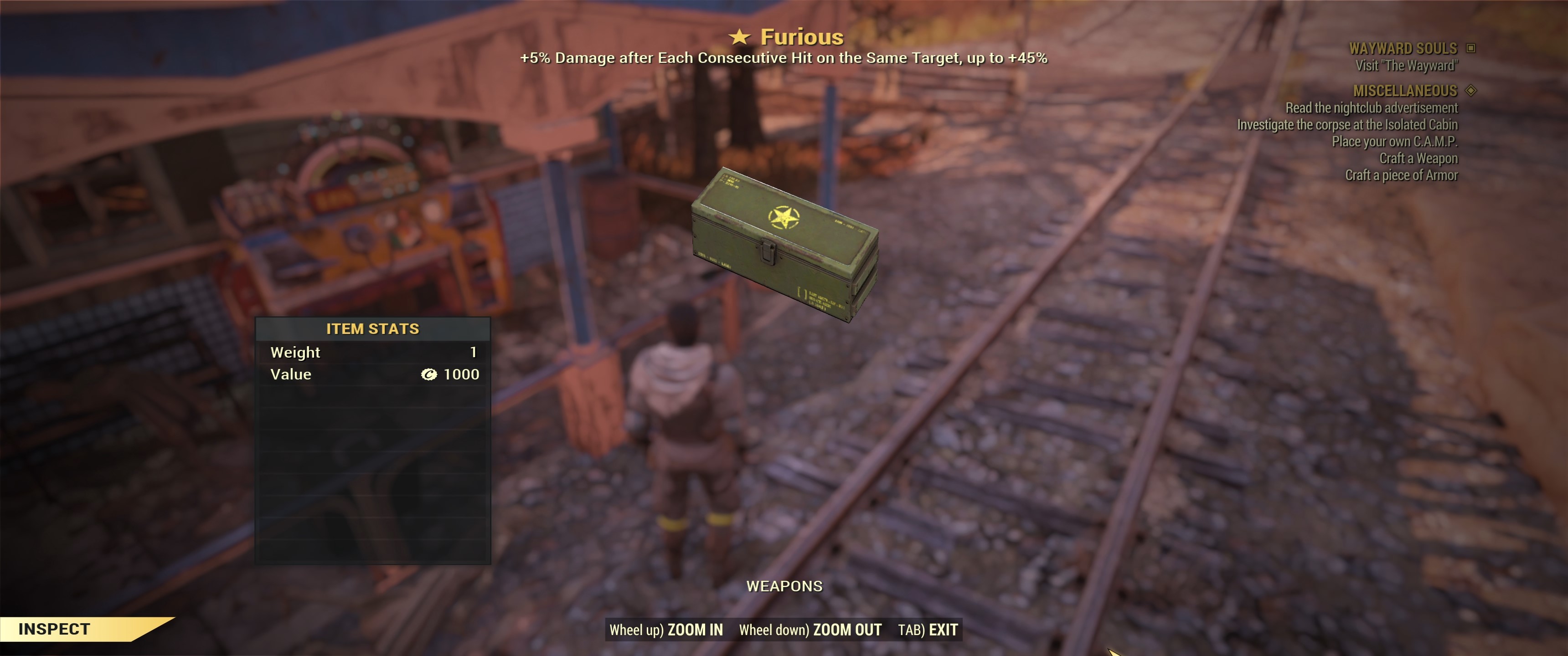
Task: Click the star icon beside the Furious title
Action: click(740, 36)
